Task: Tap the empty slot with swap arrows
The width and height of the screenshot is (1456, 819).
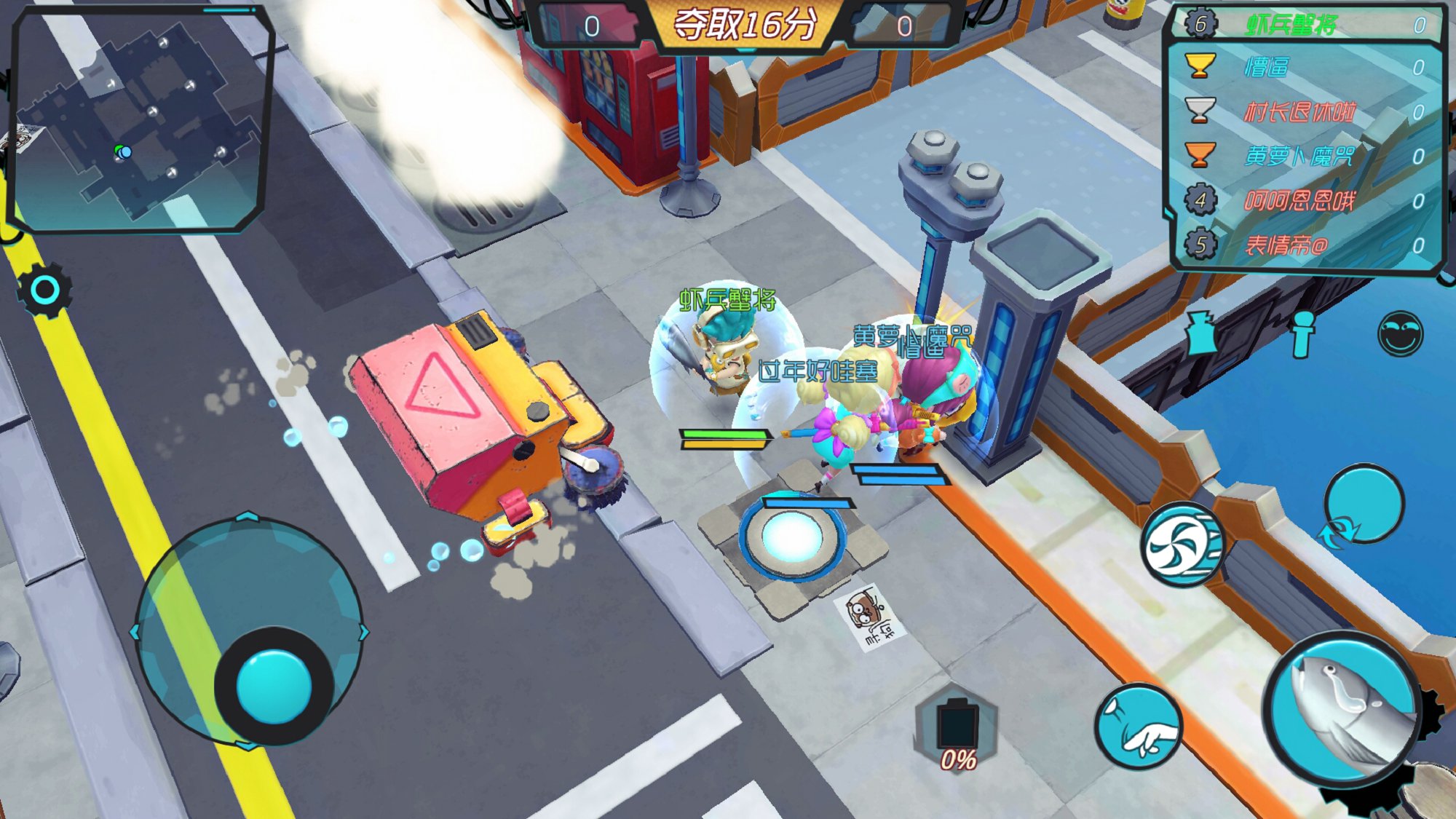Action: coord(1363,505)
